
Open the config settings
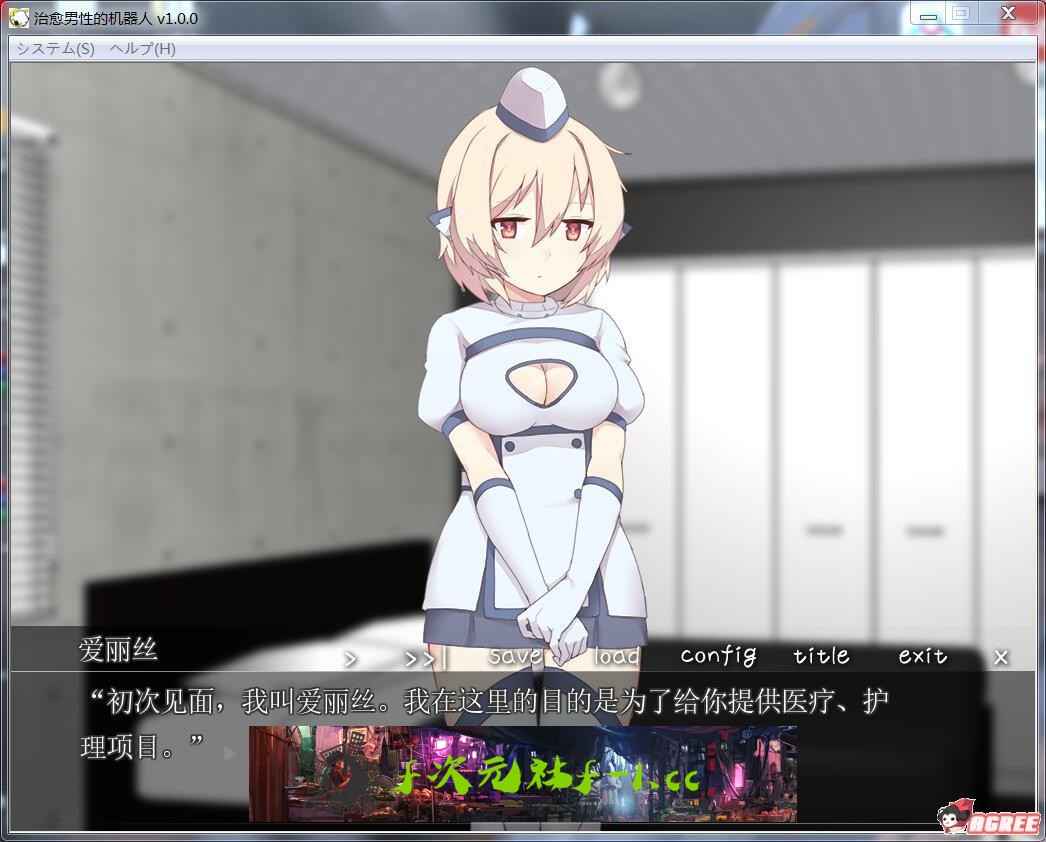(718, 656)
